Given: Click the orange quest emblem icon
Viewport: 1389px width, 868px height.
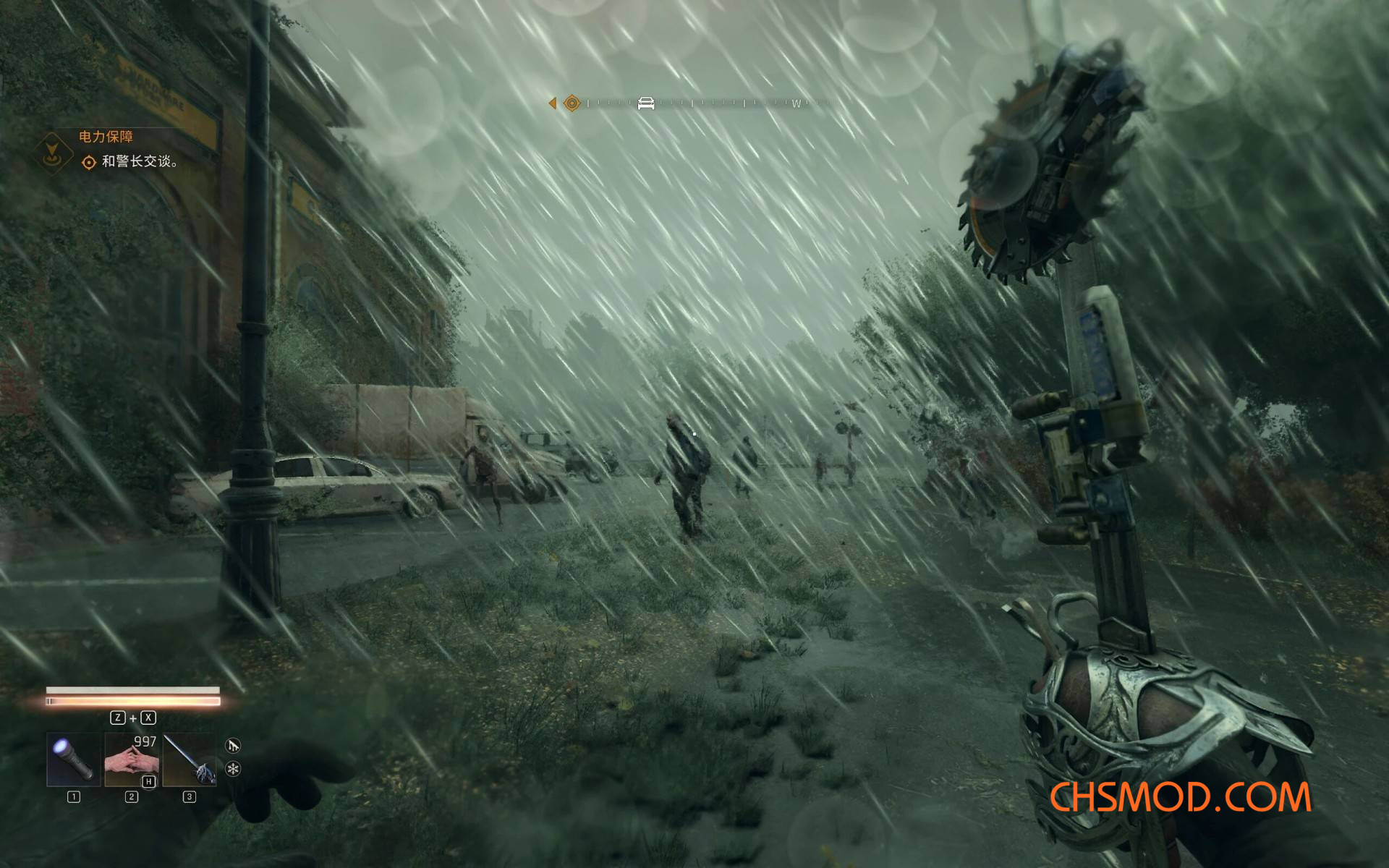Looking at the screenshot, I should 53,153.
